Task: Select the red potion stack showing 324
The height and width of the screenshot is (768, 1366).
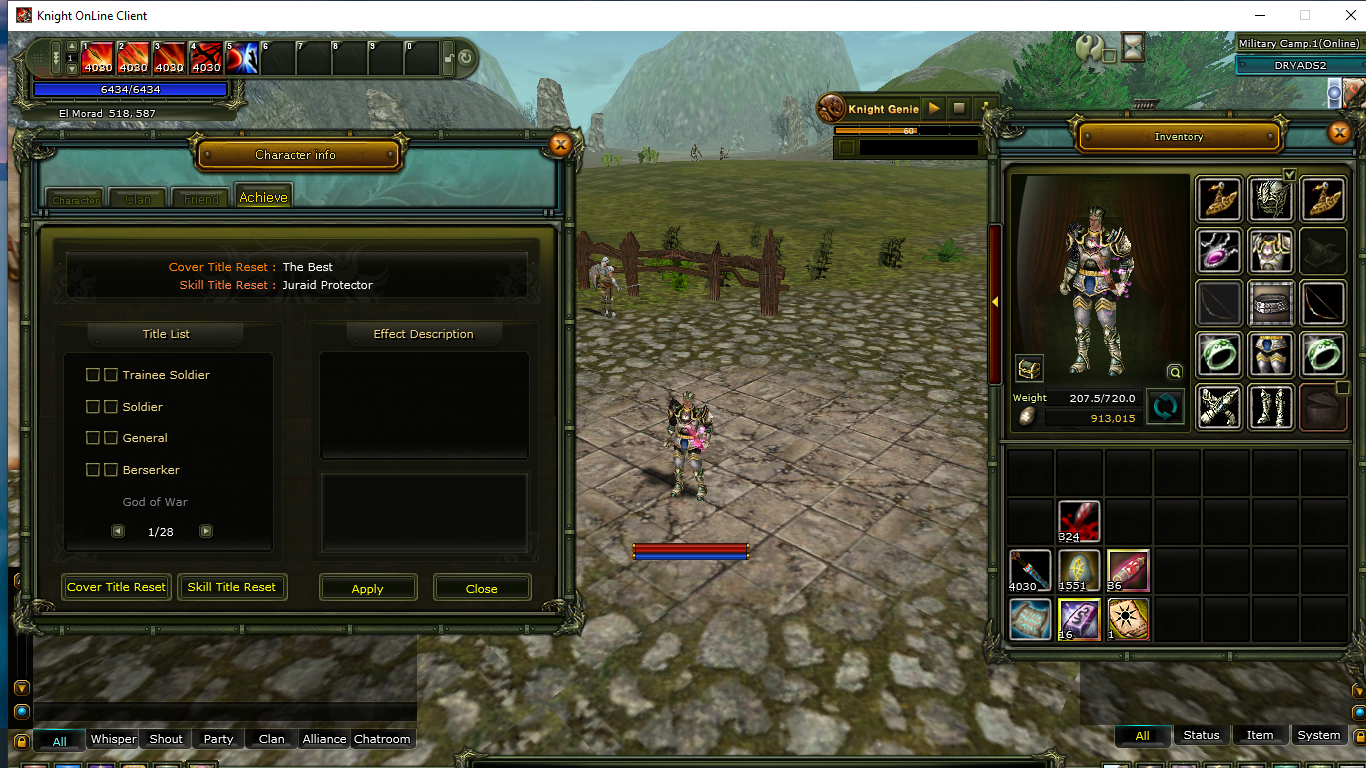Action: point(1078,520)
